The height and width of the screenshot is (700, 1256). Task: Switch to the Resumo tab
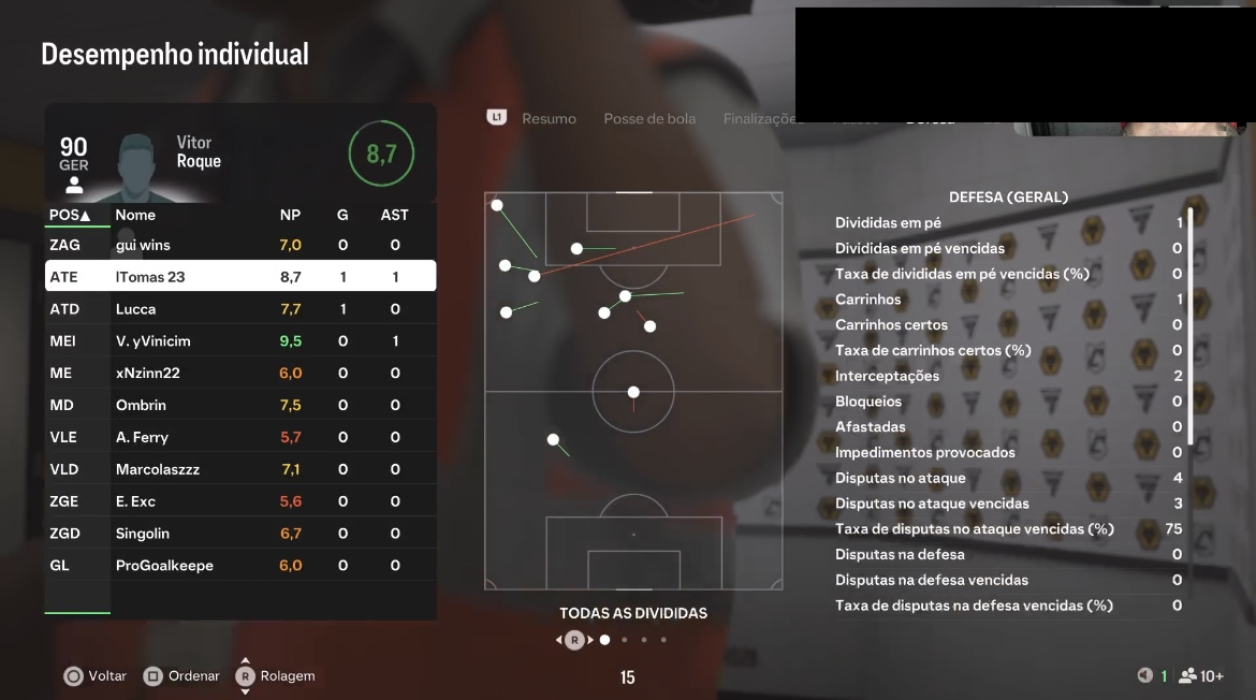[548, 119]
